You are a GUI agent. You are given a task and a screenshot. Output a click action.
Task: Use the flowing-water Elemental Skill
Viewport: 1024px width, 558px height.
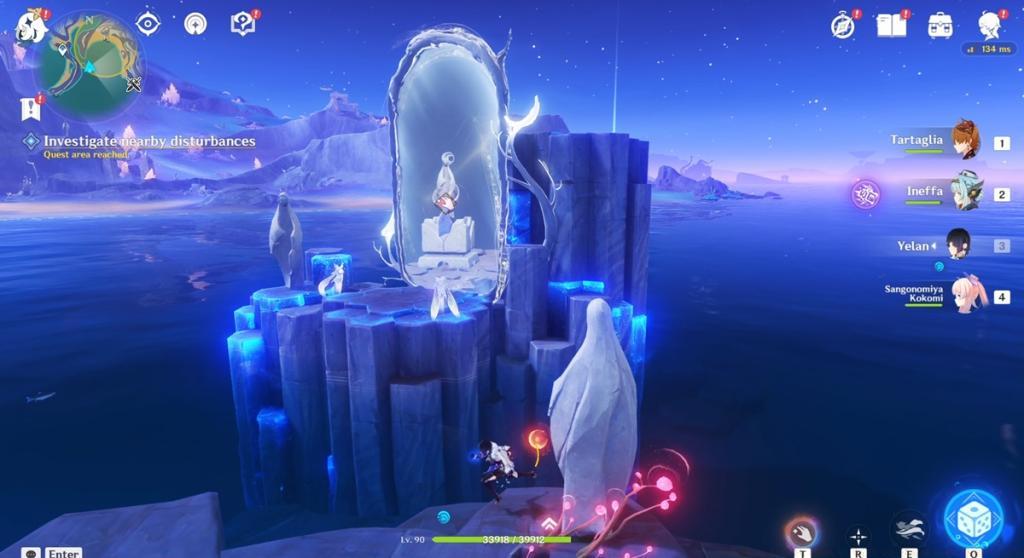coord(908,527)
